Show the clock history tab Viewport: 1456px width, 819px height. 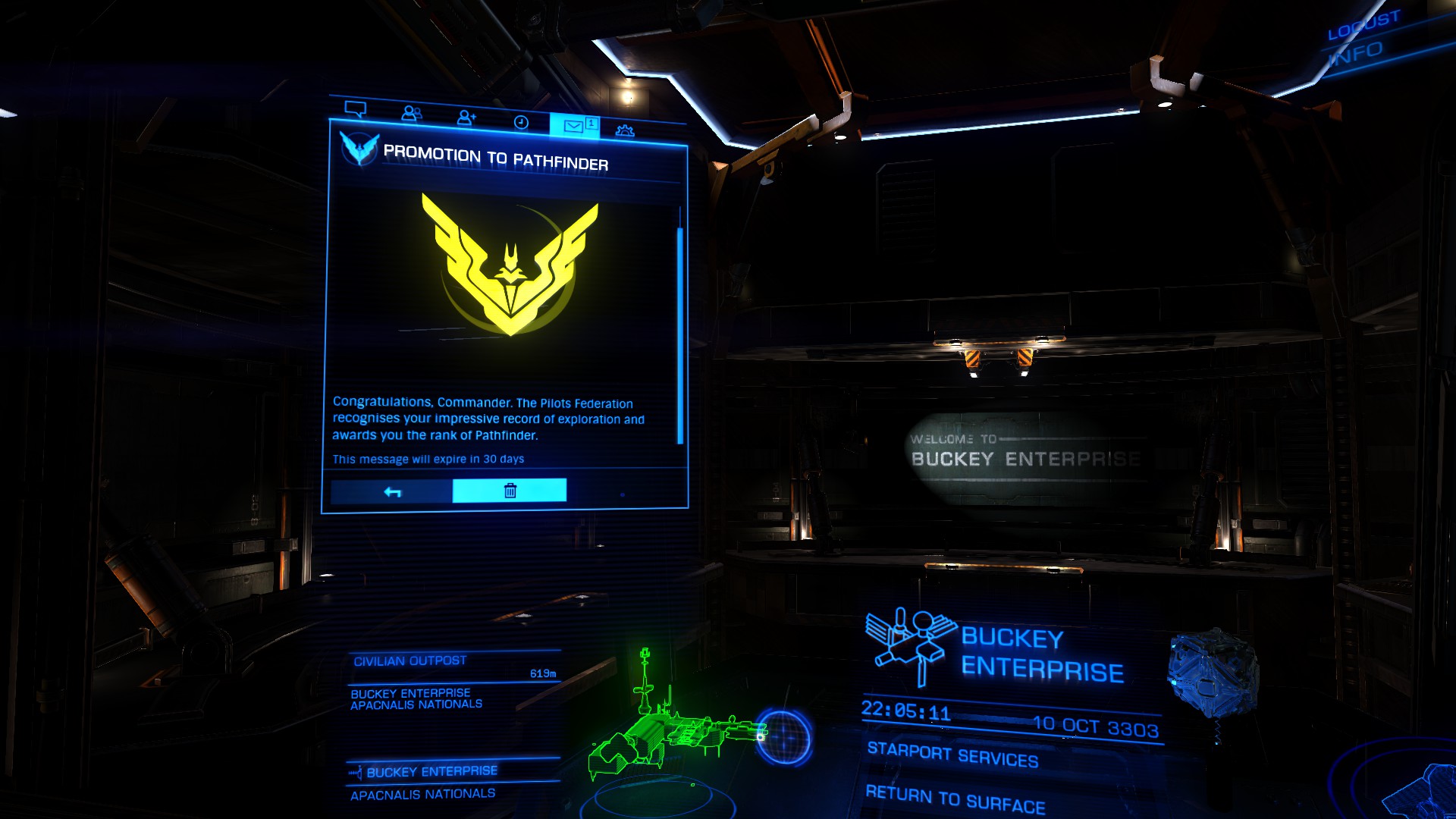tap(521, 122)
